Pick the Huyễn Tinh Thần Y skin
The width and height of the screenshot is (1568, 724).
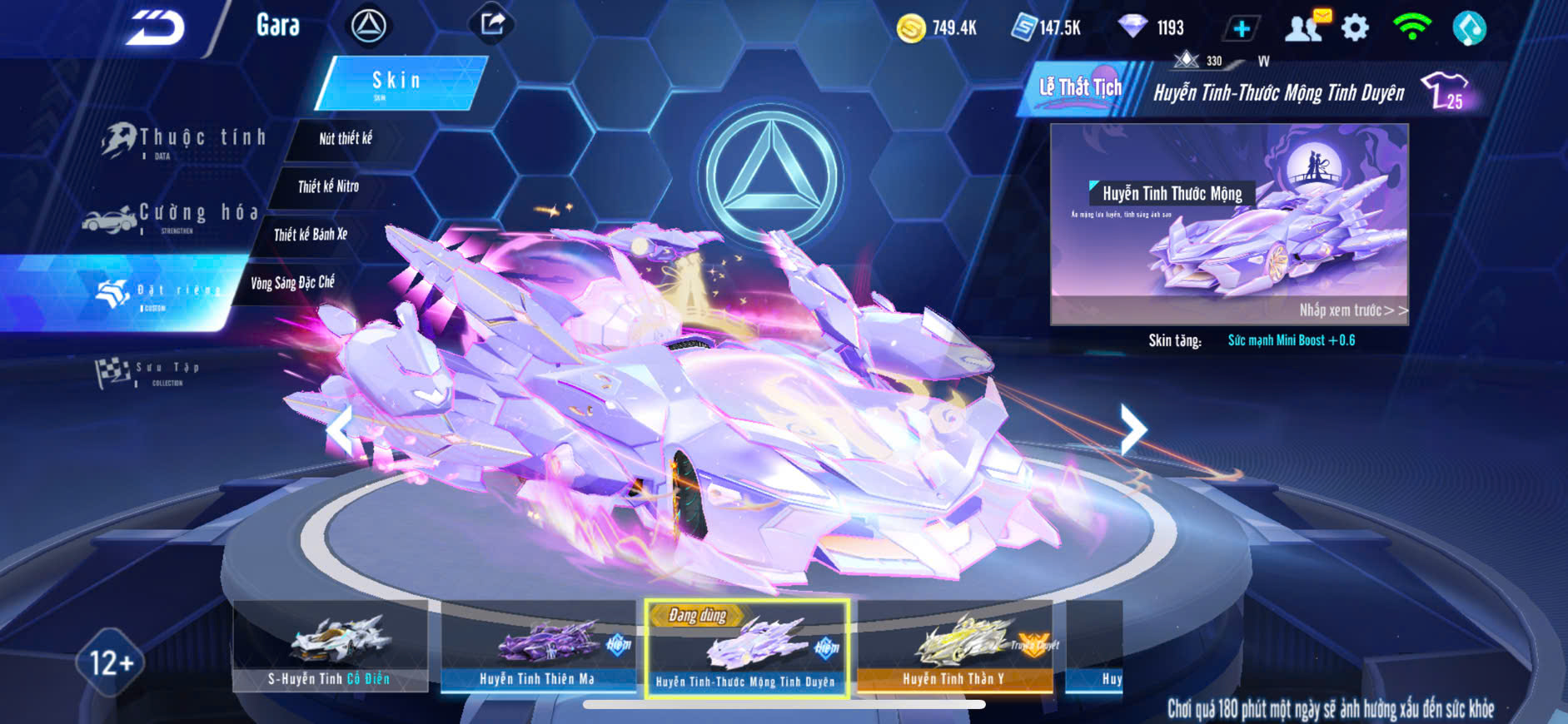(954, 646)
